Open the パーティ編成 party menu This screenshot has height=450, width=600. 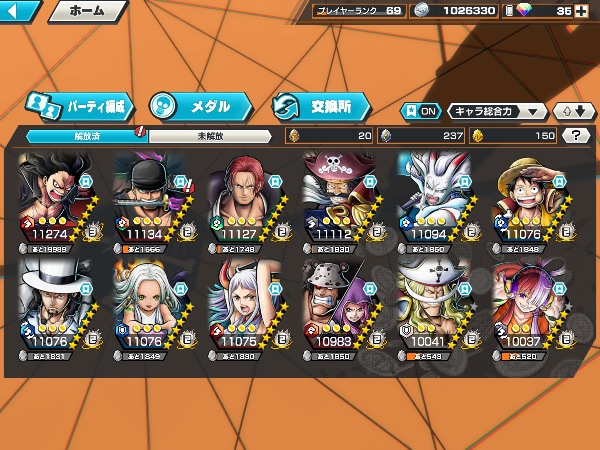click(x=78, y=105)
